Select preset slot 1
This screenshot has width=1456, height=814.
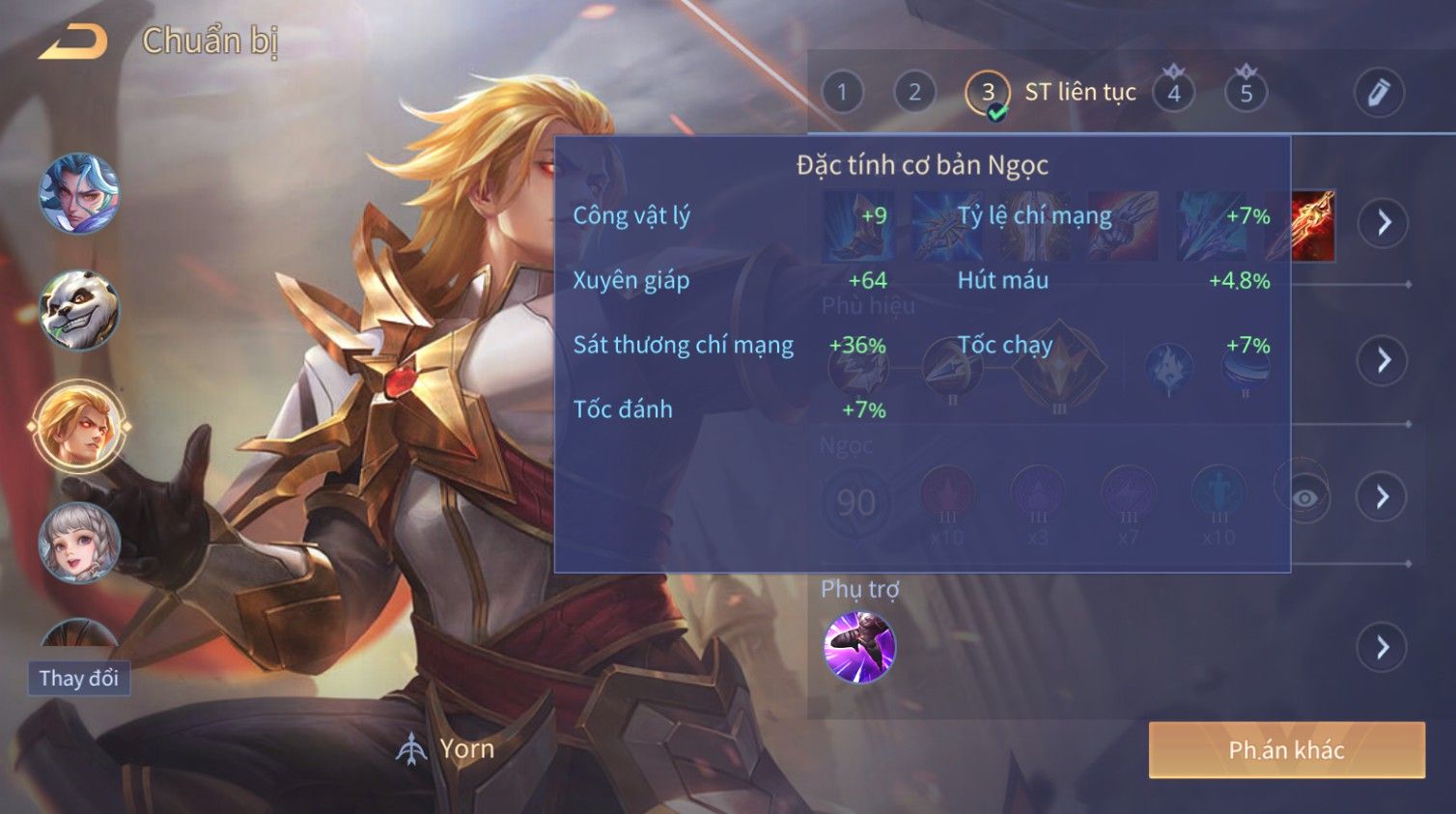[x=842, y=93]
